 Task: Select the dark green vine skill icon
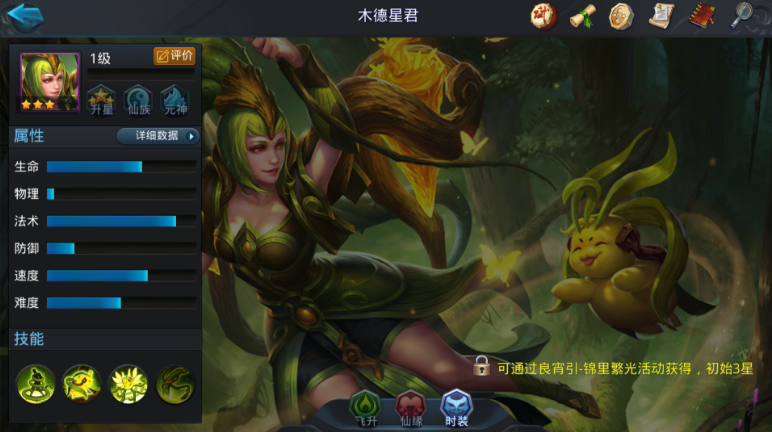175,384
